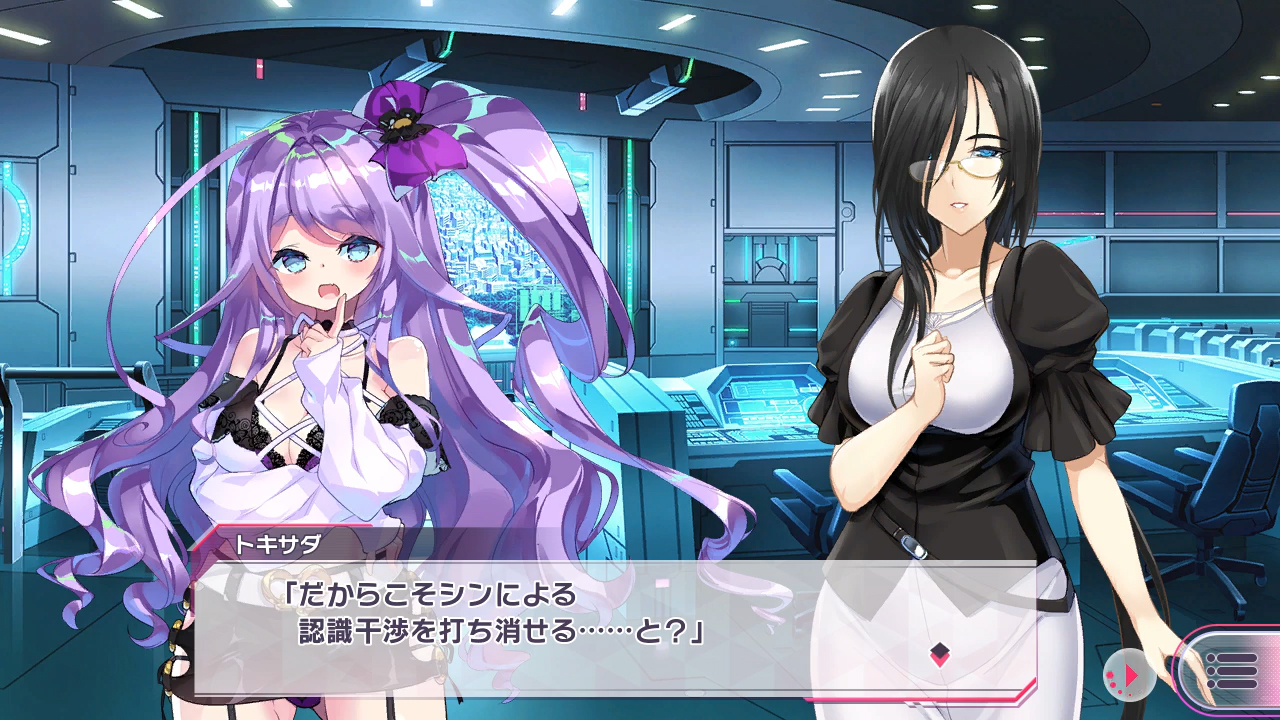The width and height of the screenshot is (1280, 720).
Task: Open the list menu button
Action: click(x=1230, y=670)
